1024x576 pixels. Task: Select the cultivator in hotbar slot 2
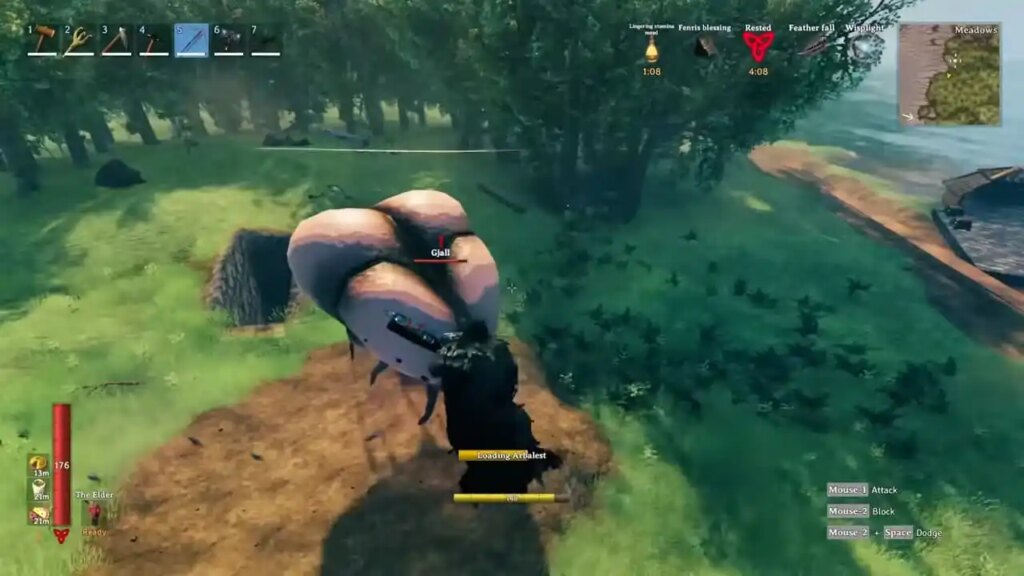click(79, 40)
